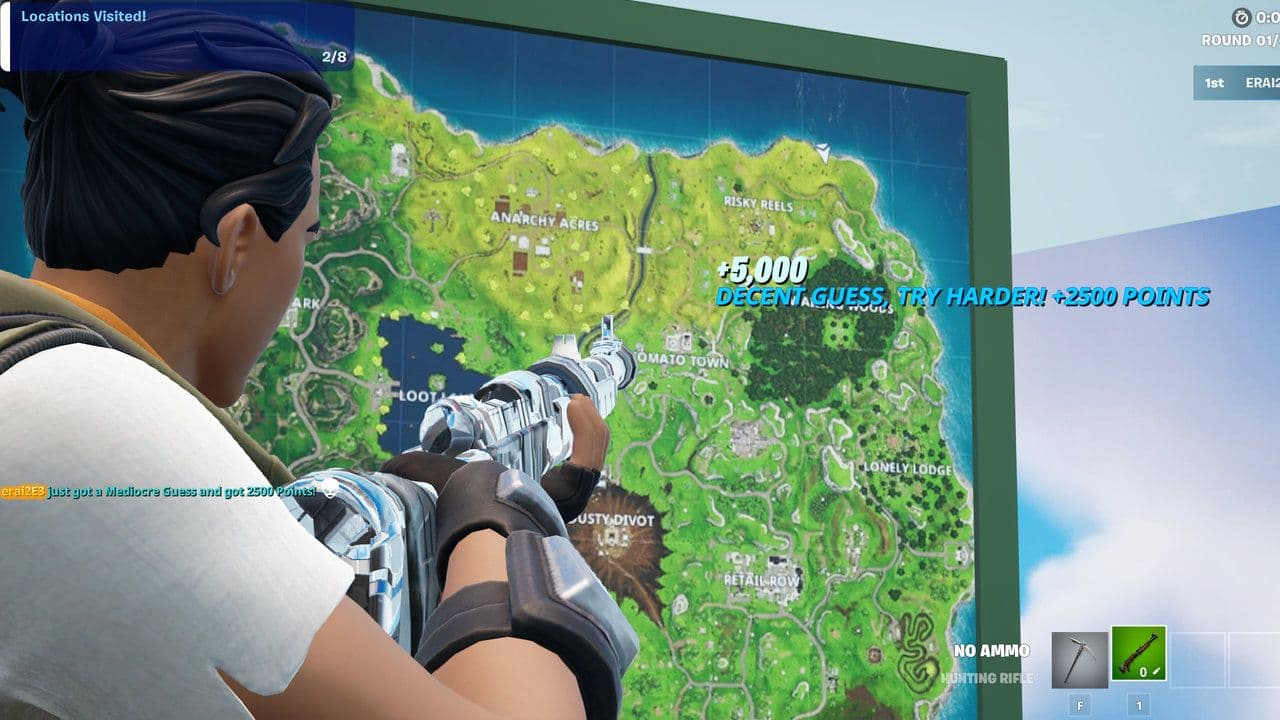
Task: Click the stopwatch timer icon
Action: (1244, 16)
